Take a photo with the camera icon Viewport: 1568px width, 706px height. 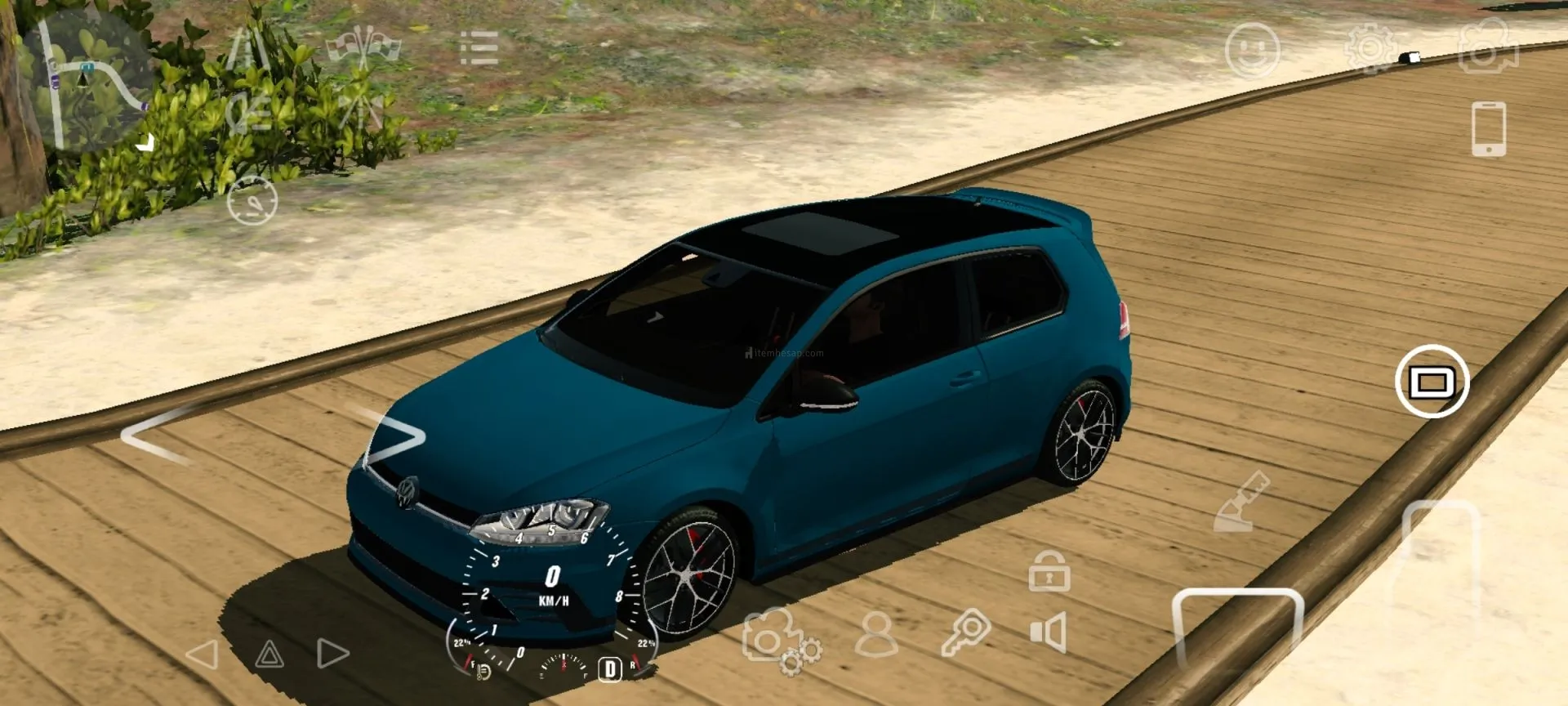(x=1488, y=47)
